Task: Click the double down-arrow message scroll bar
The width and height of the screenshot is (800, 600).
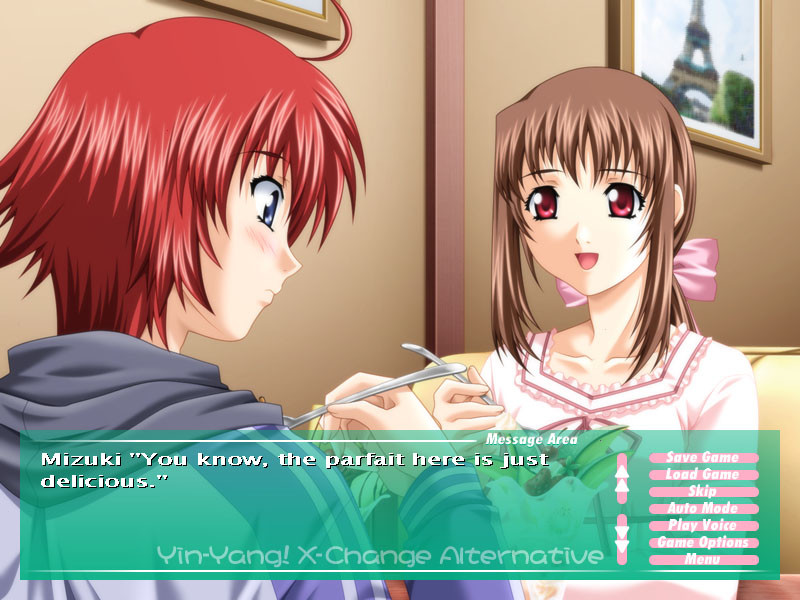Action: coord(621,535)
